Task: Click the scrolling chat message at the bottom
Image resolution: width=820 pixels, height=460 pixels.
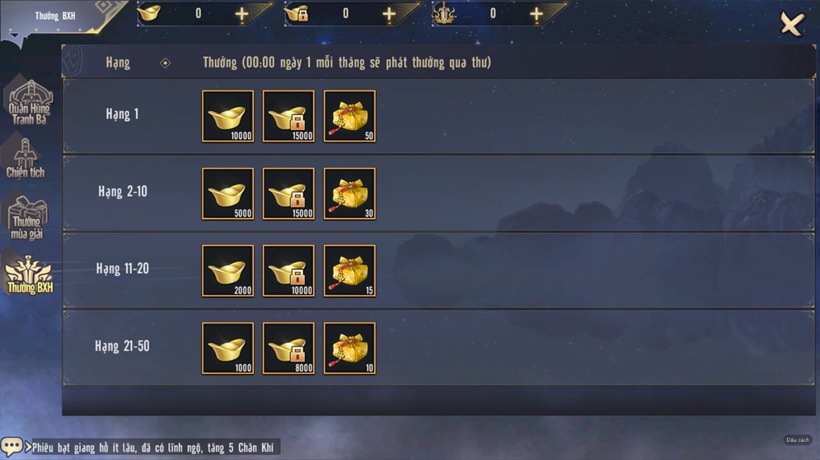Action: [153, 447]
